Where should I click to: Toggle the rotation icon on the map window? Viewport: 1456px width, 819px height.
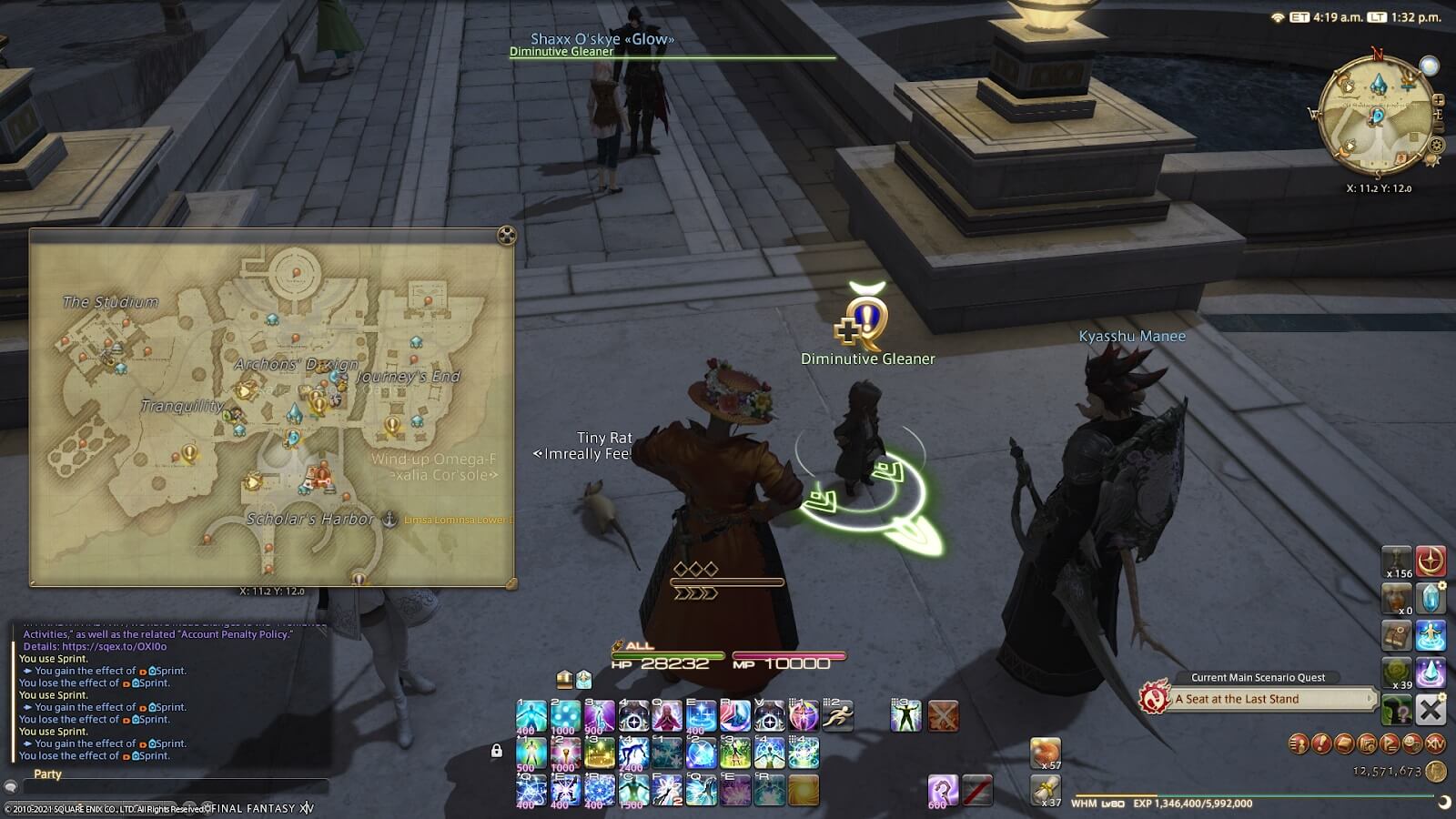point(506,235)
